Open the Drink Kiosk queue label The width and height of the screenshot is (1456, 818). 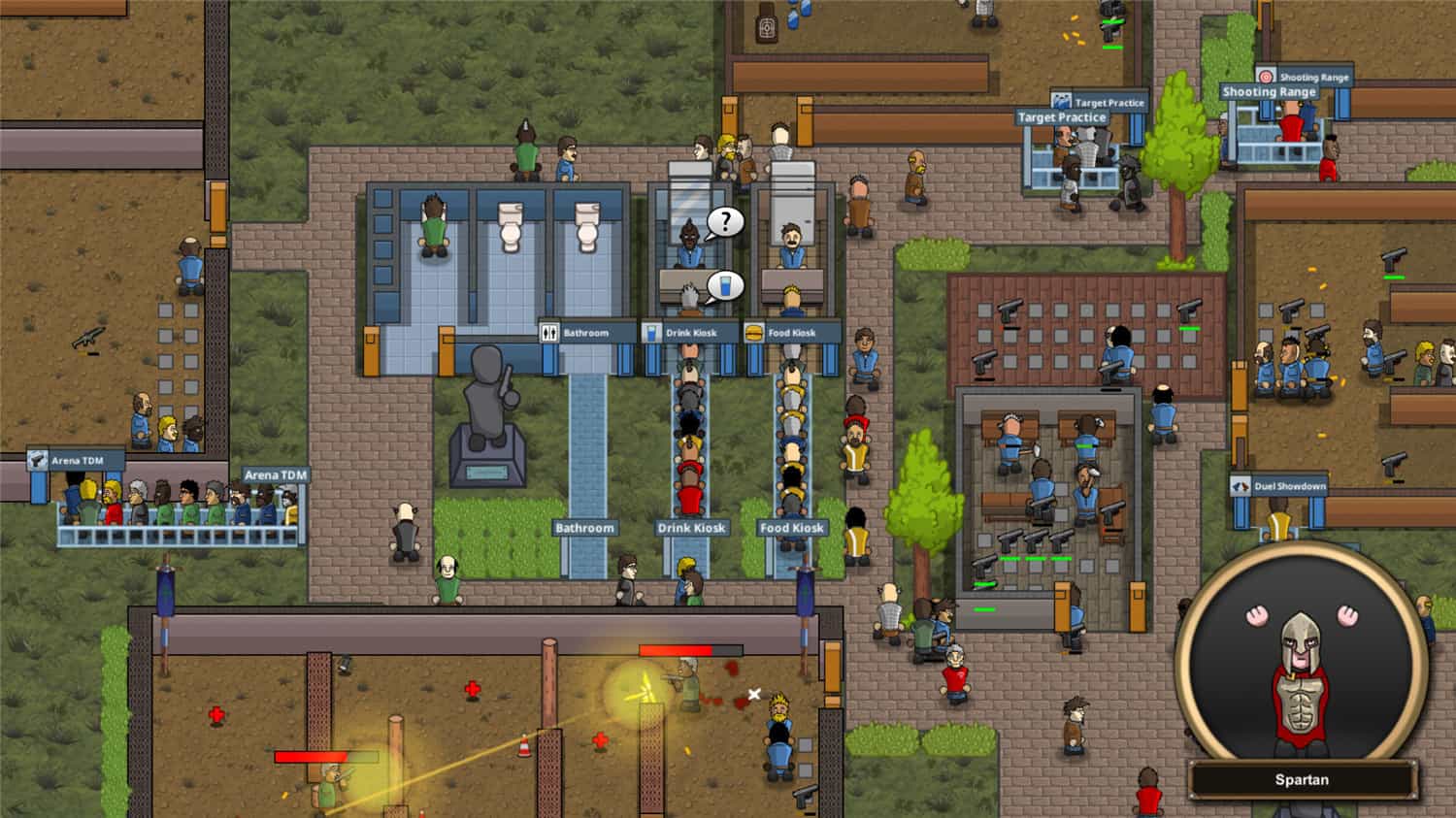pos(690,528)
